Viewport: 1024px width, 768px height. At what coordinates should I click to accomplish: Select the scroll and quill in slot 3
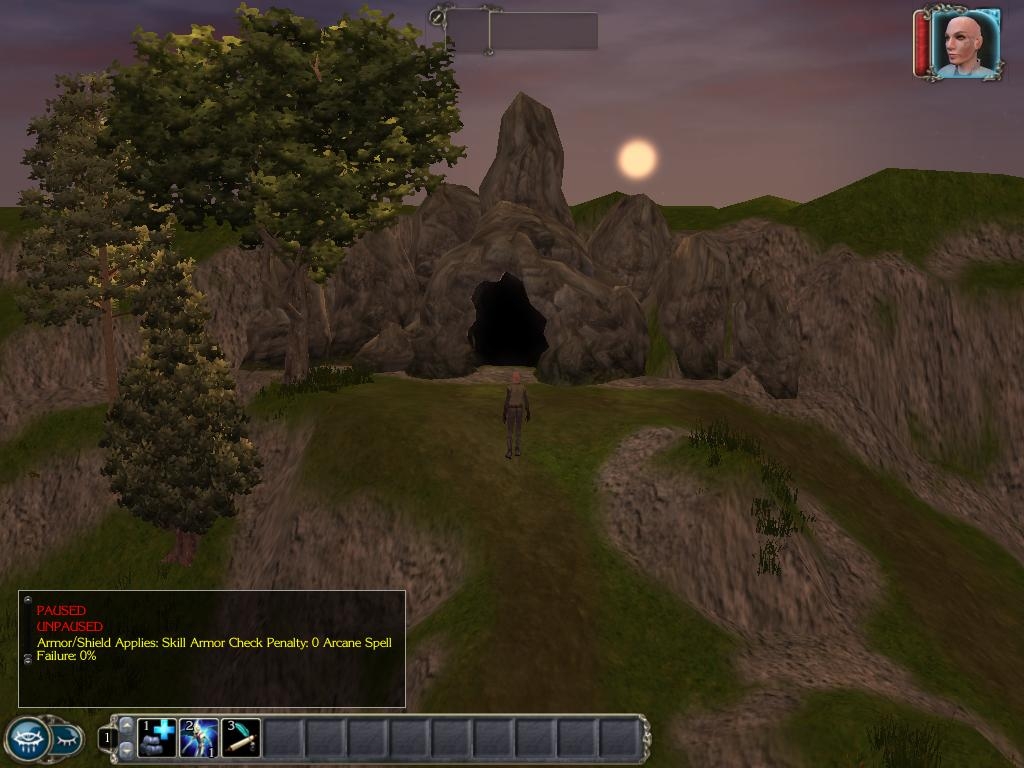(x=241, y=738)
